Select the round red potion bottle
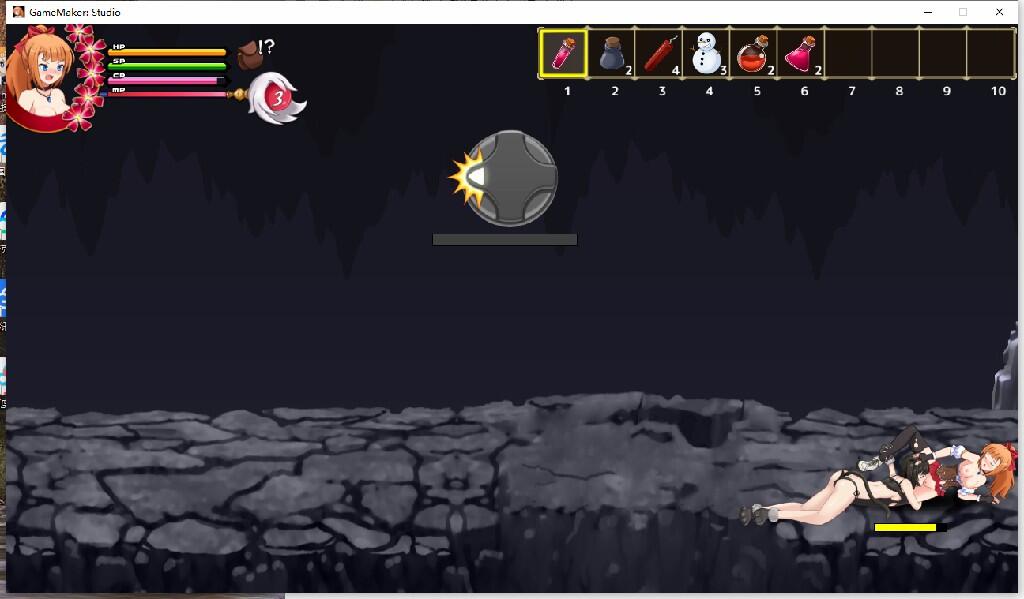 (x=754, y=53)
